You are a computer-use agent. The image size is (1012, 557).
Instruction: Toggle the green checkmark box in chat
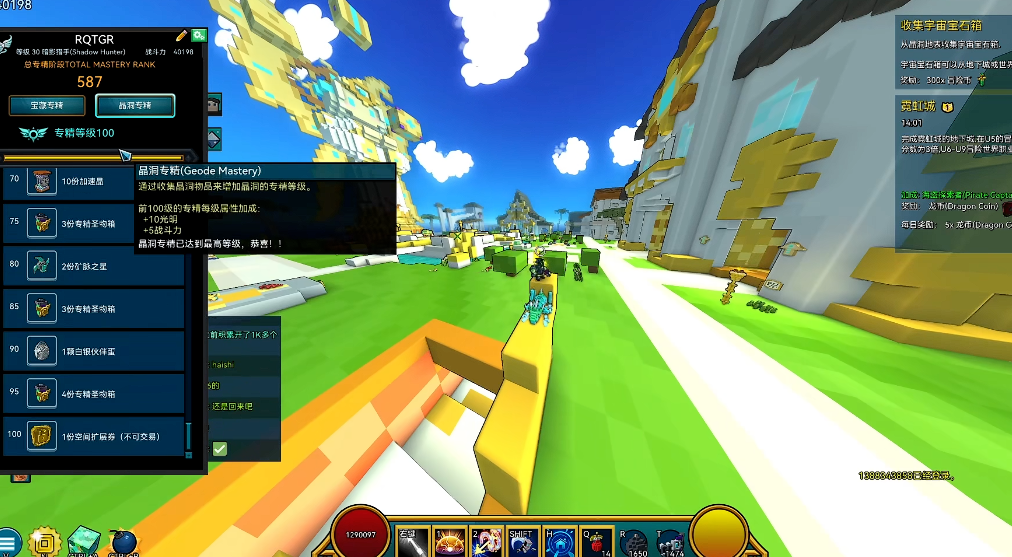pyautogui.click(x=219, y=449)
